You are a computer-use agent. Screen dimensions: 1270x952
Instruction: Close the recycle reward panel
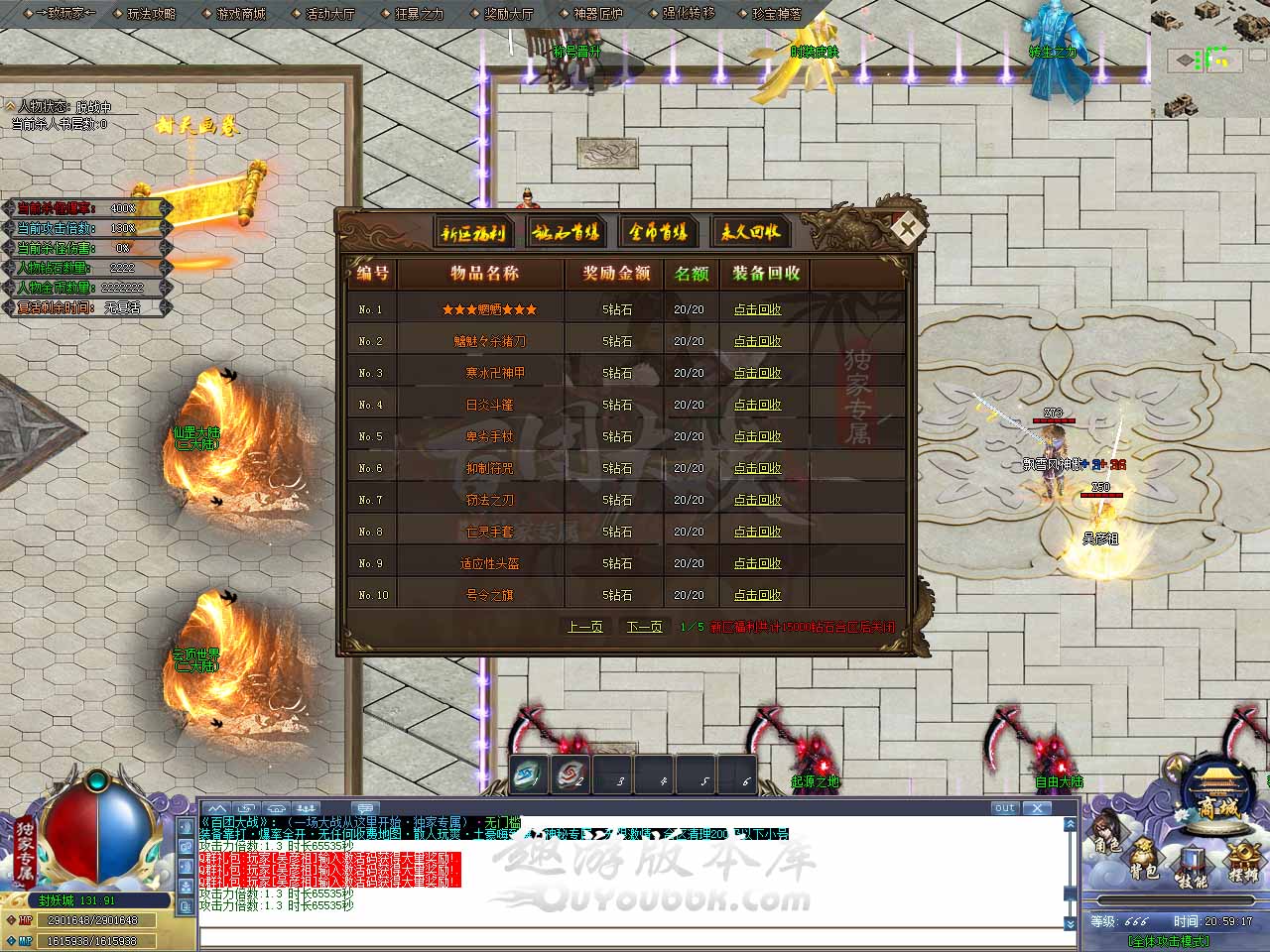coord(907,229)
